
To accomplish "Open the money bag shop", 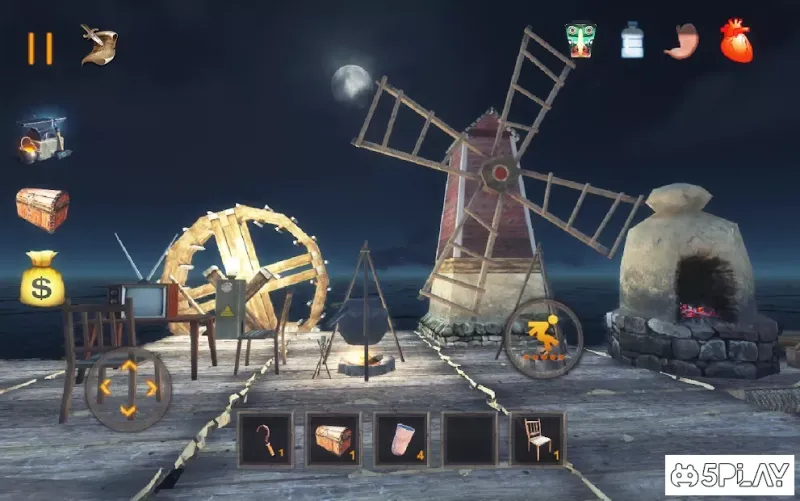I will pyautogui.click(x=42, y=279).
